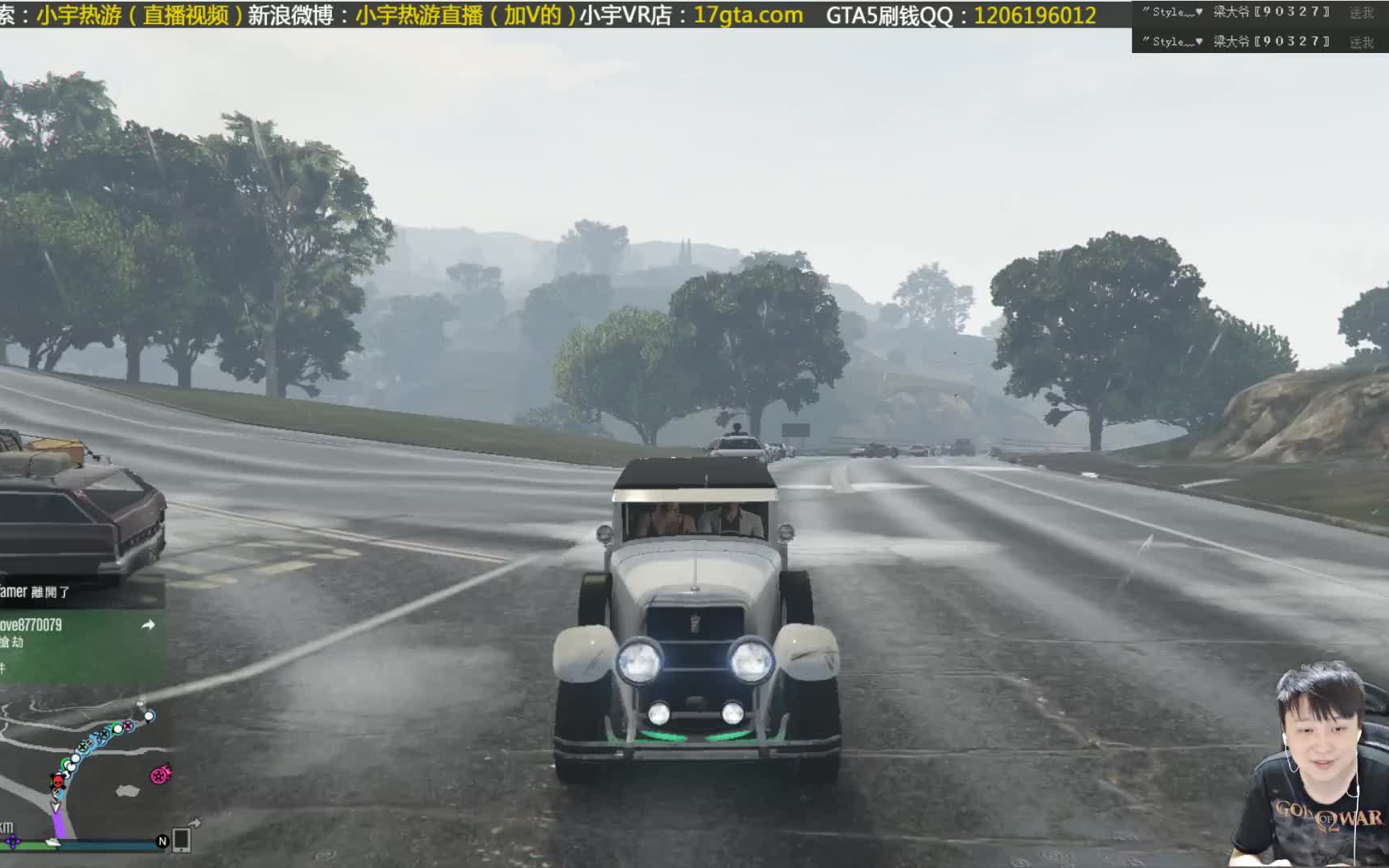Click the N compass icon on the minimap
The height and width of the screenshot is (868, 1389).
tap(162, 842)
